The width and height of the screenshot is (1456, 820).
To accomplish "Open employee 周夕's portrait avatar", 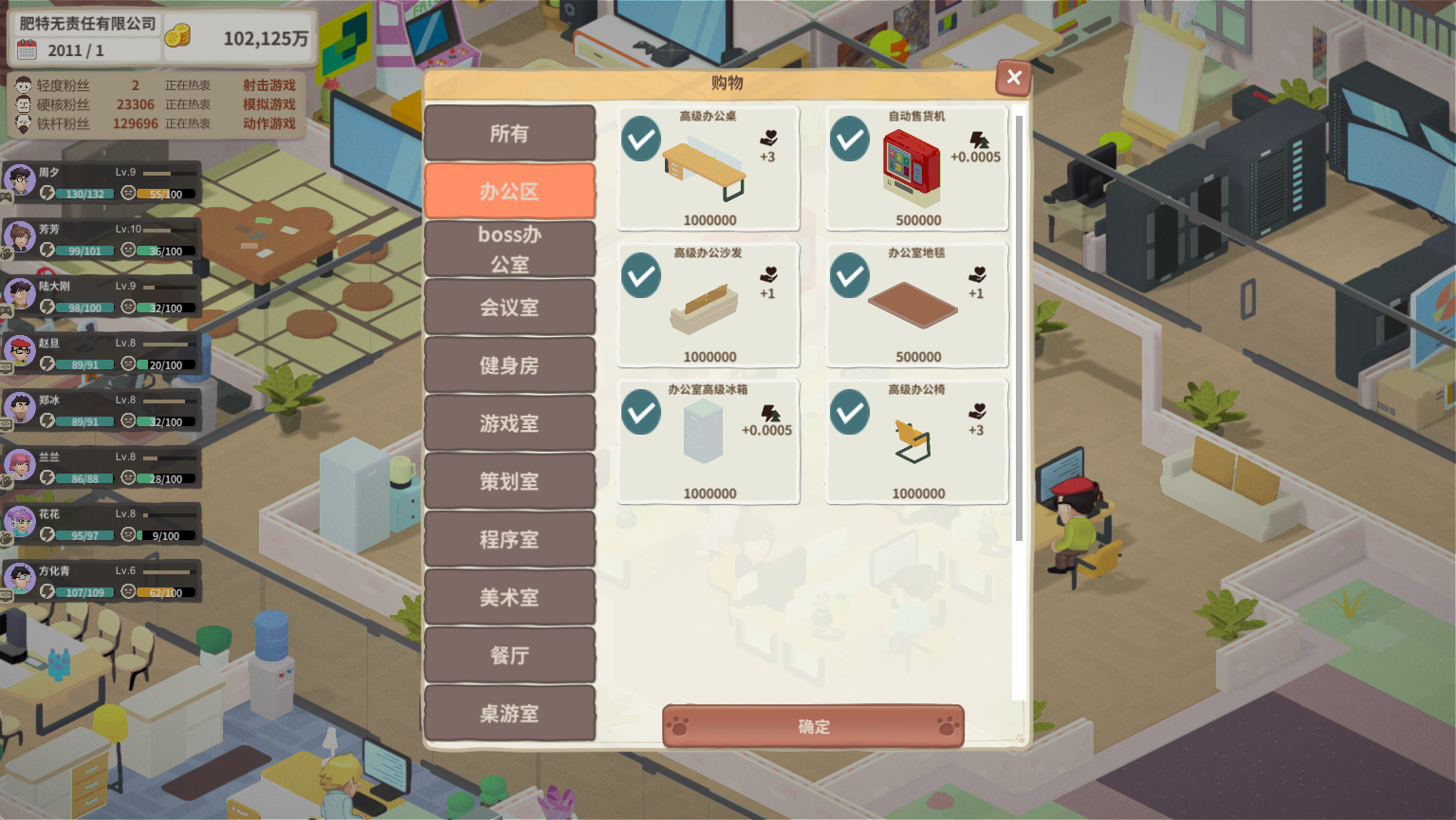I will point(21,182).
